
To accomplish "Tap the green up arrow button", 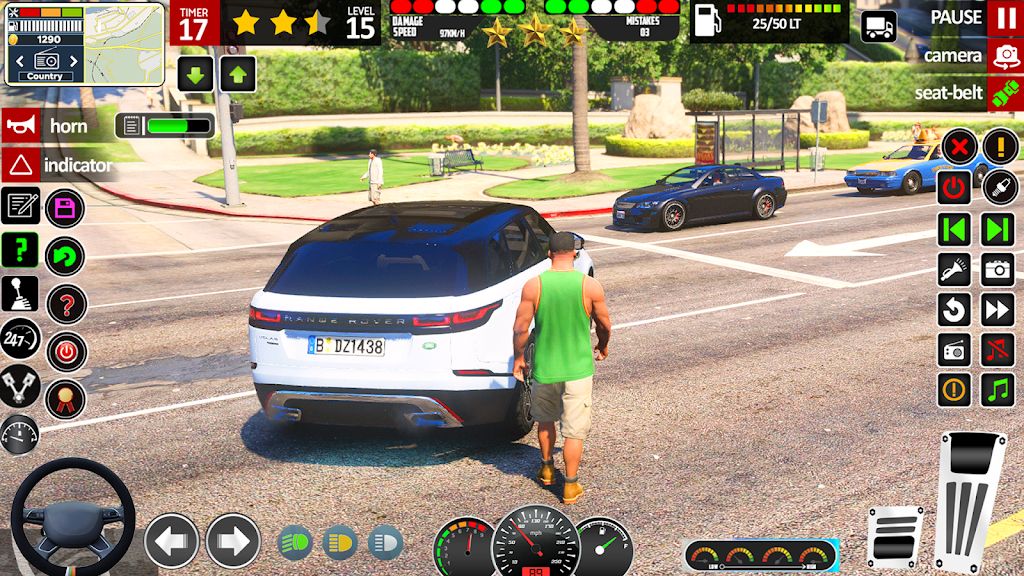I will pyautogui.click(x=238, y=74).
